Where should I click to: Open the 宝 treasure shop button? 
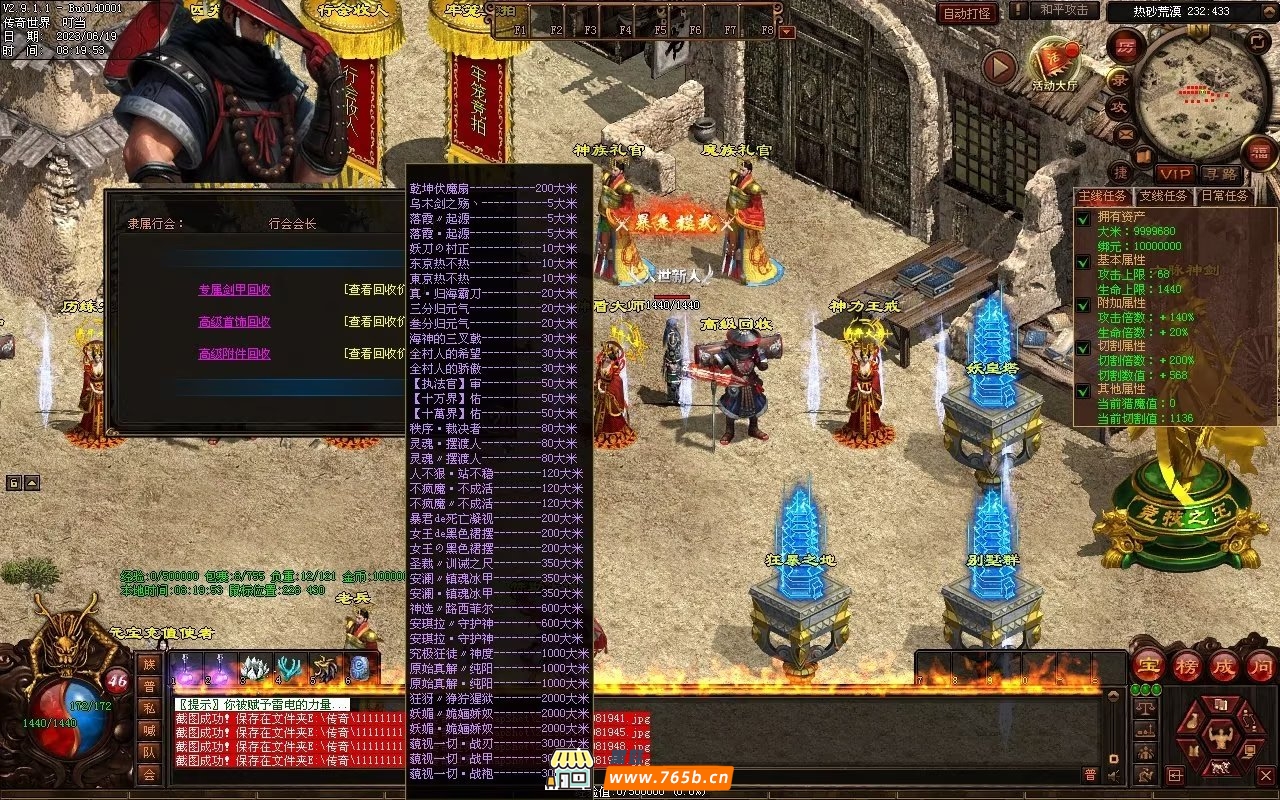coord(1148,666)
